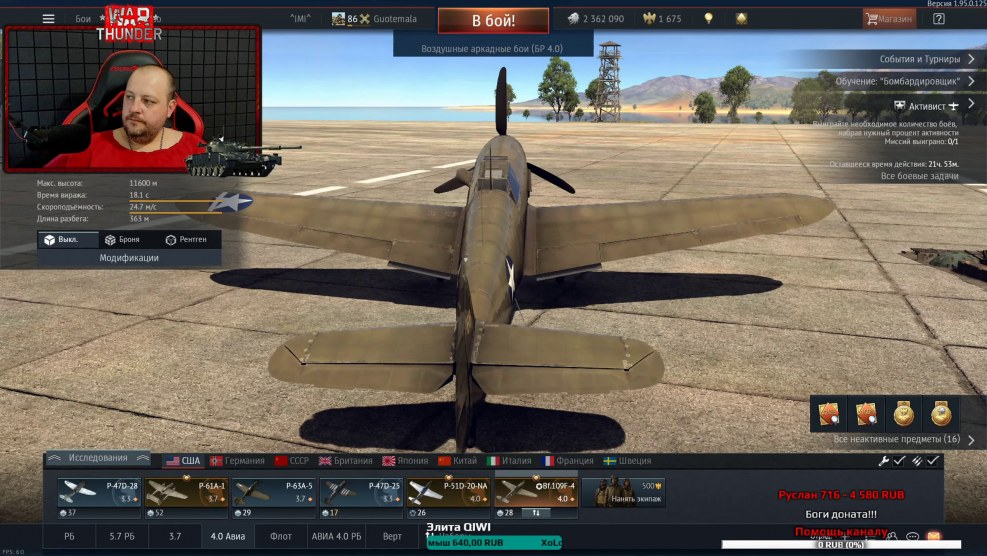This screenshot has width=987, height=556.
Task: Switch to the СССР nation tab
Action: (293, 461)
